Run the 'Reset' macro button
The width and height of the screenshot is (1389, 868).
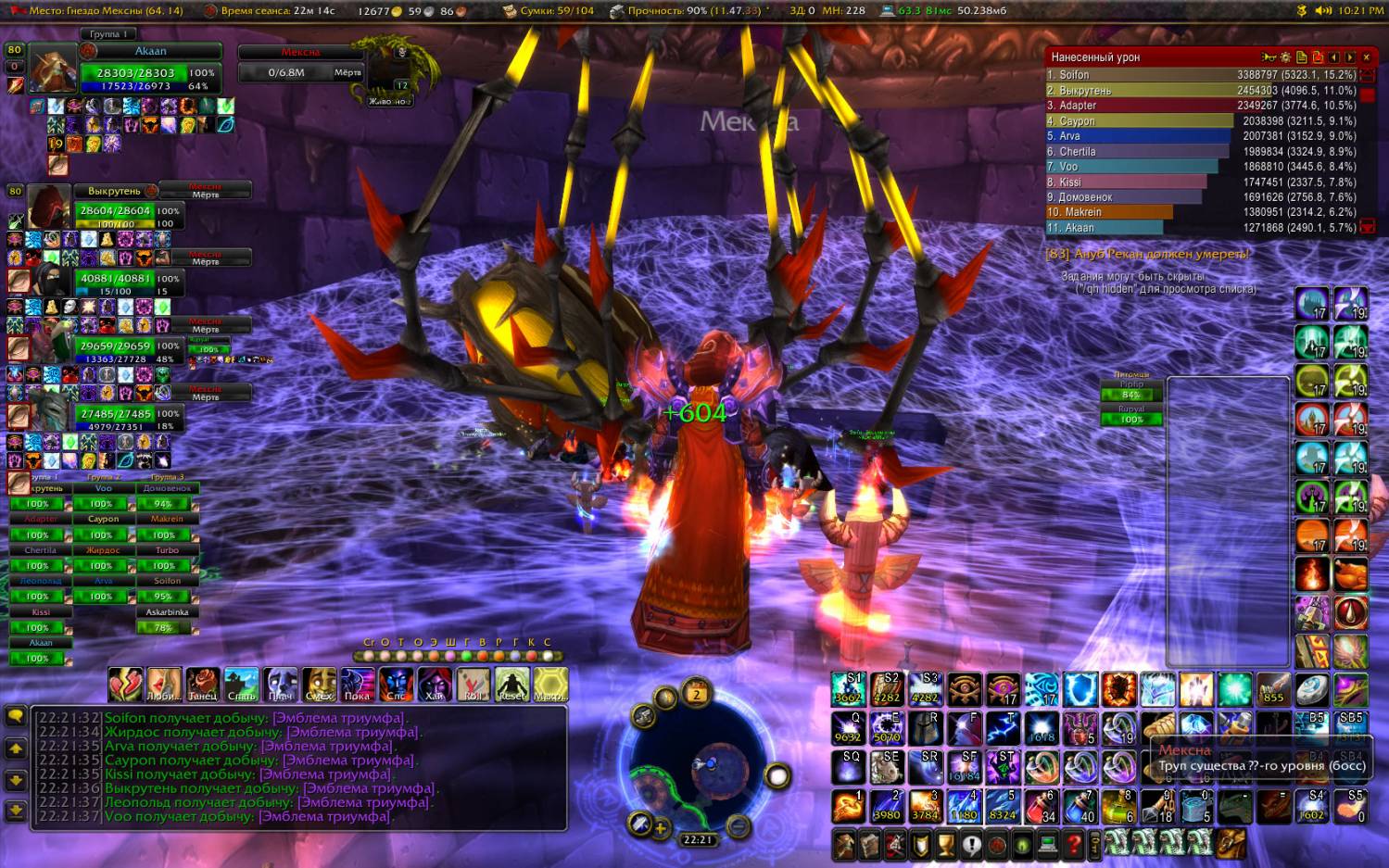coord(512,685)
